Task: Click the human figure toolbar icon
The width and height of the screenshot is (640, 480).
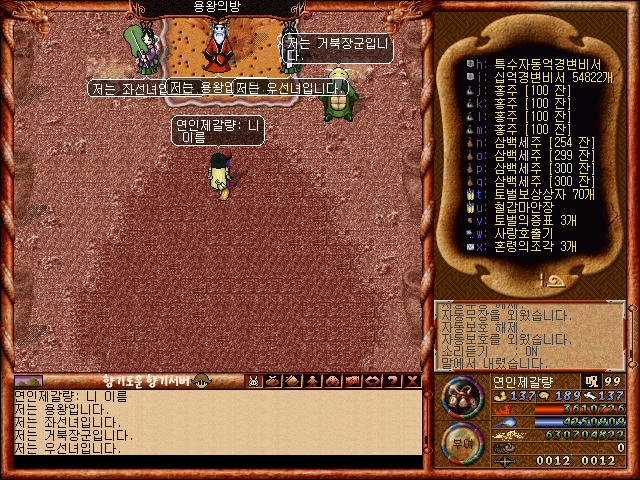Action: [x=312, y=381]
